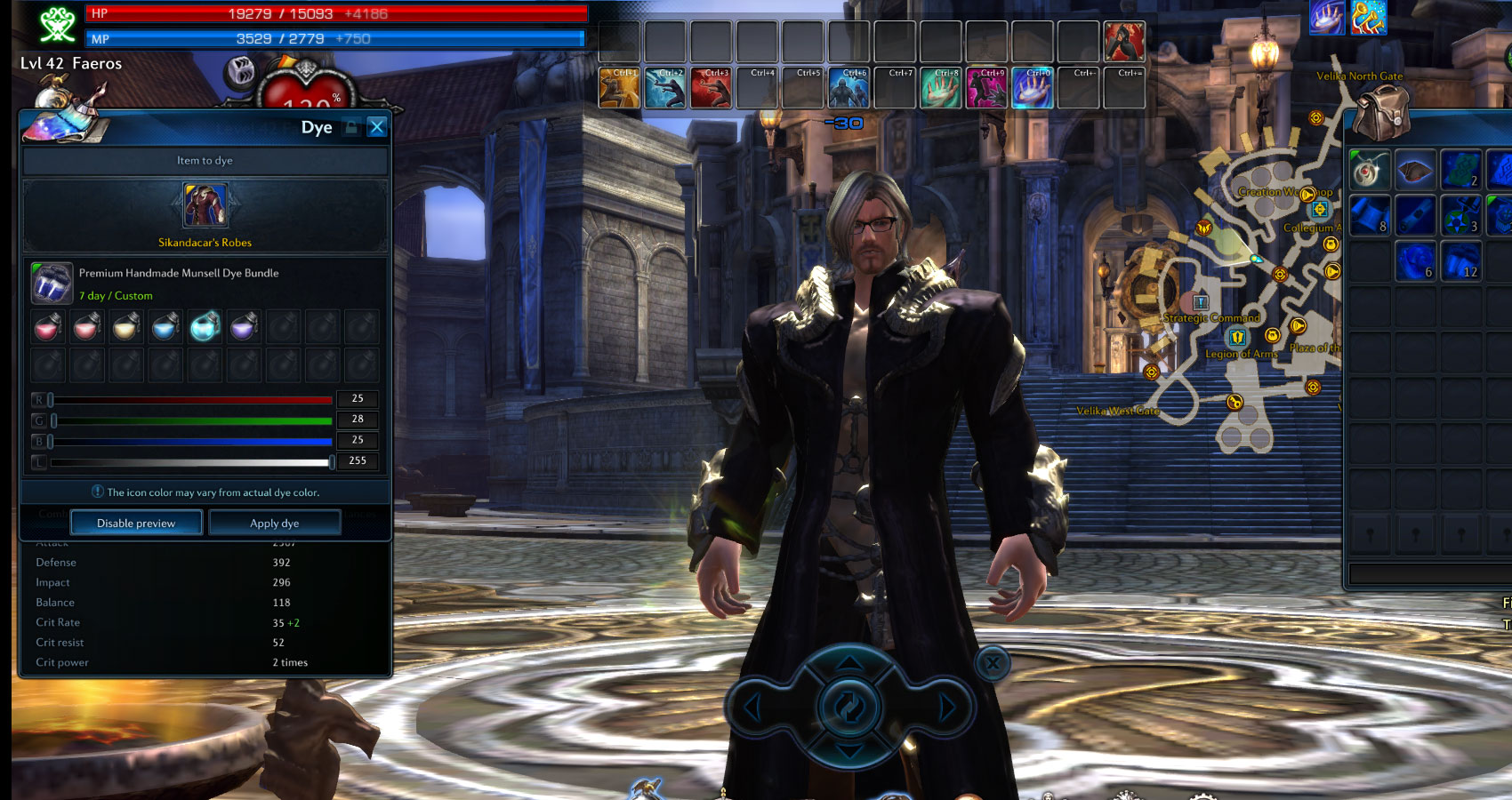Click the blue channel slider track
Screen dimensions: 1512x800
tap(191, 441)
